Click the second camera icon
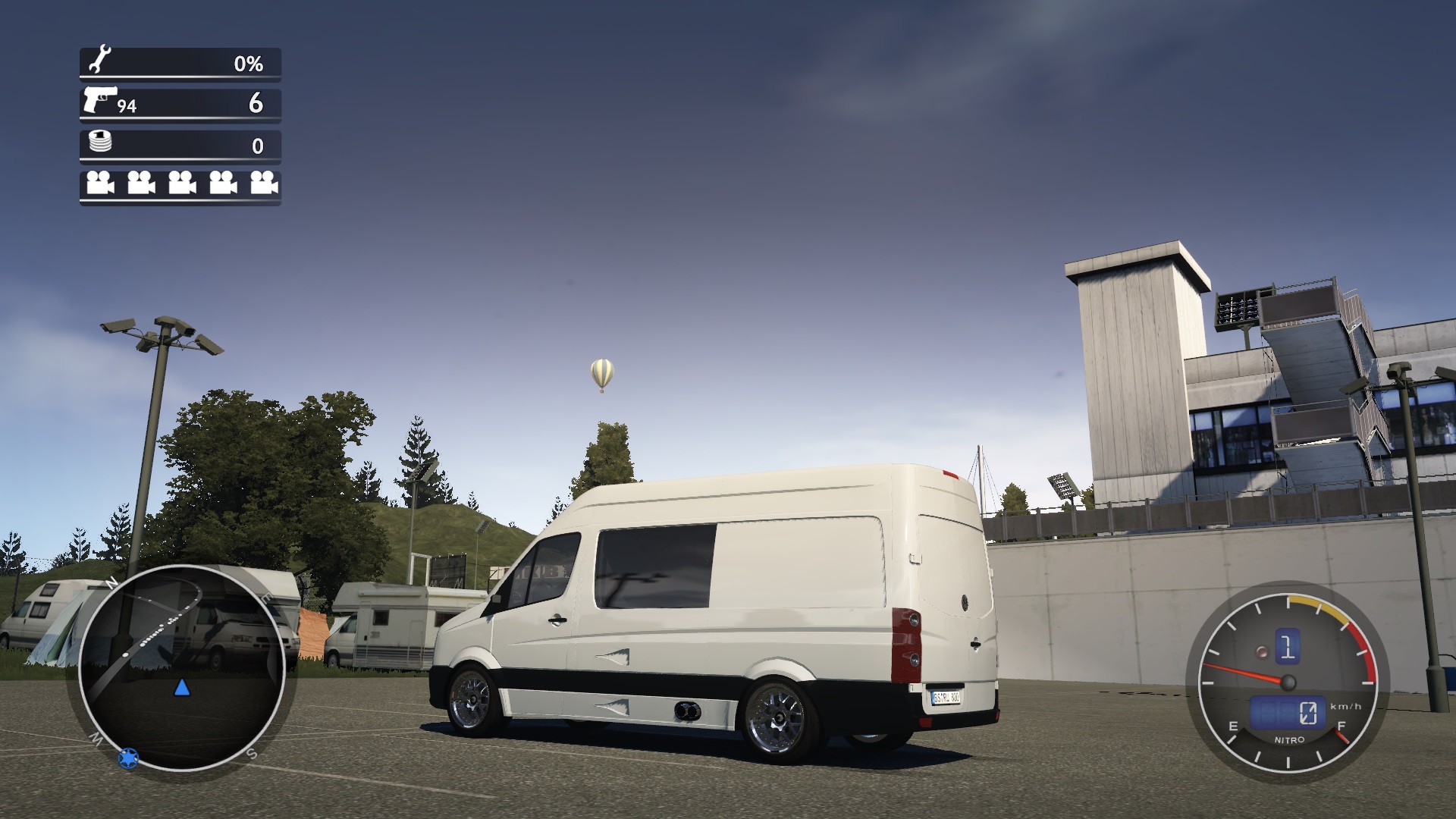Screen dimensions: 1456x819 [x=141, y=184]
